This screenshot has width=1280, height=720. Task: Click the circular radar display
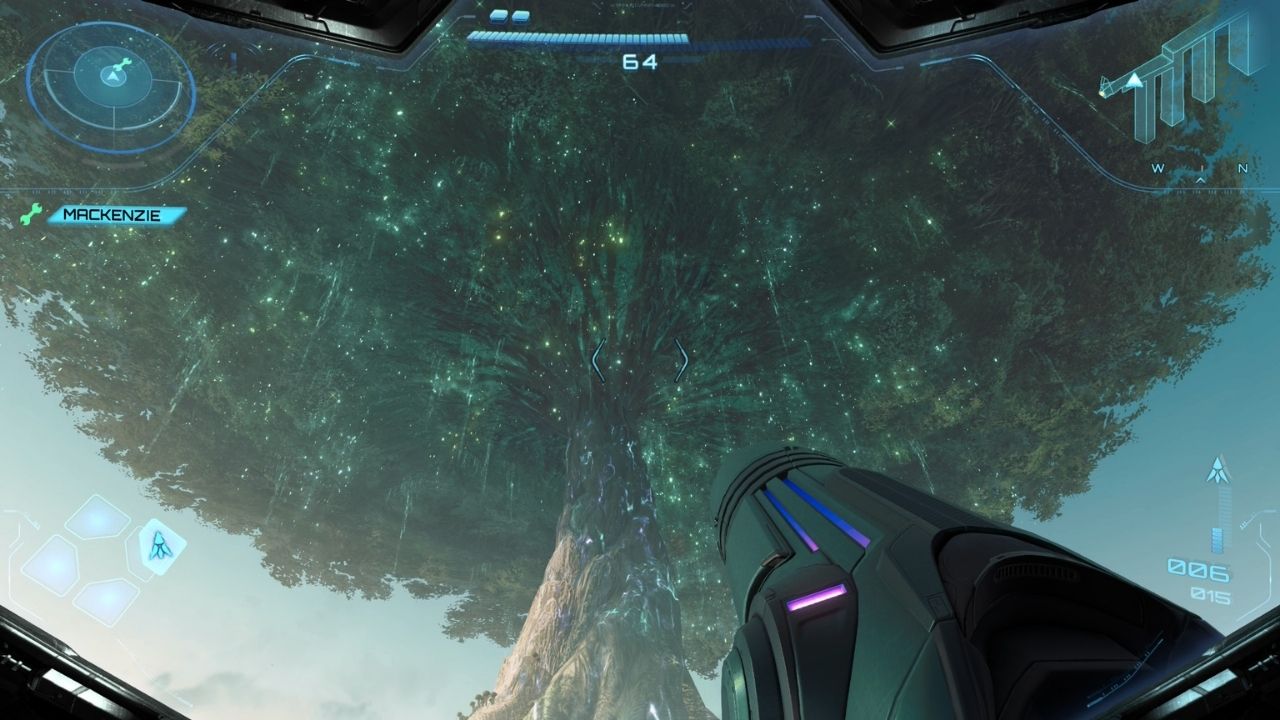tap(110, 86)
